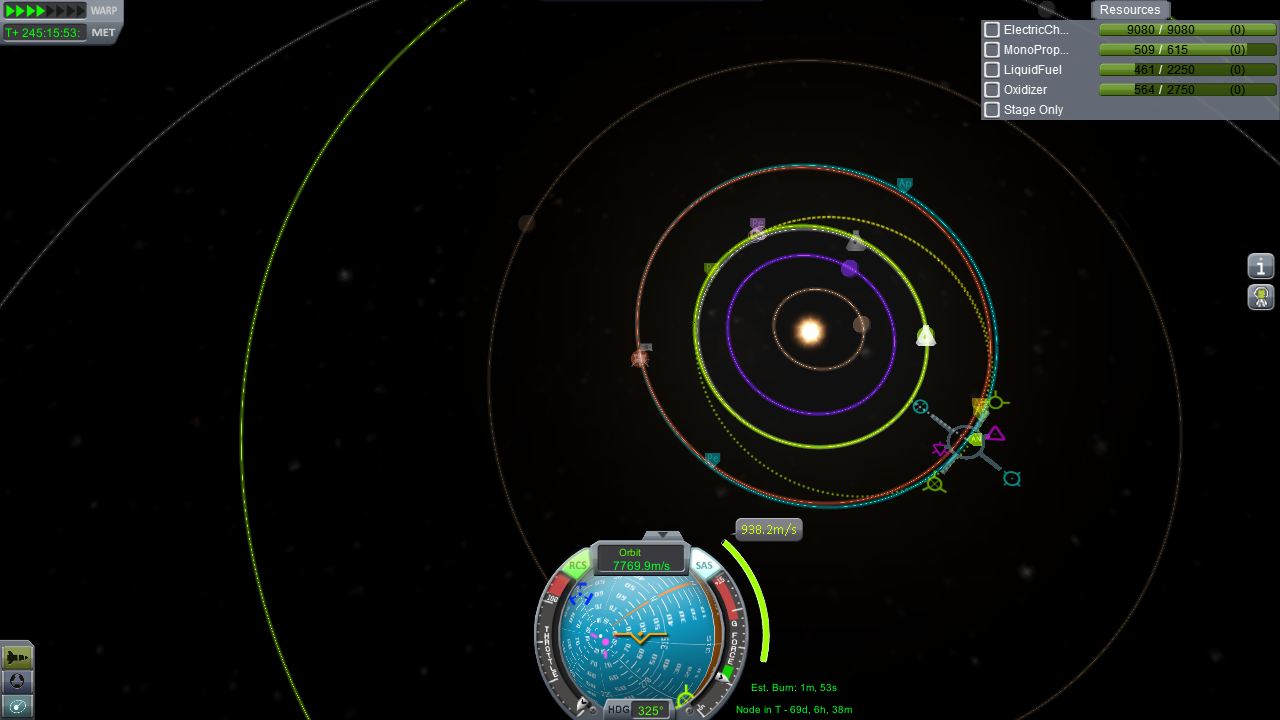Toggle the teal orbital map view button

[18, 706]
